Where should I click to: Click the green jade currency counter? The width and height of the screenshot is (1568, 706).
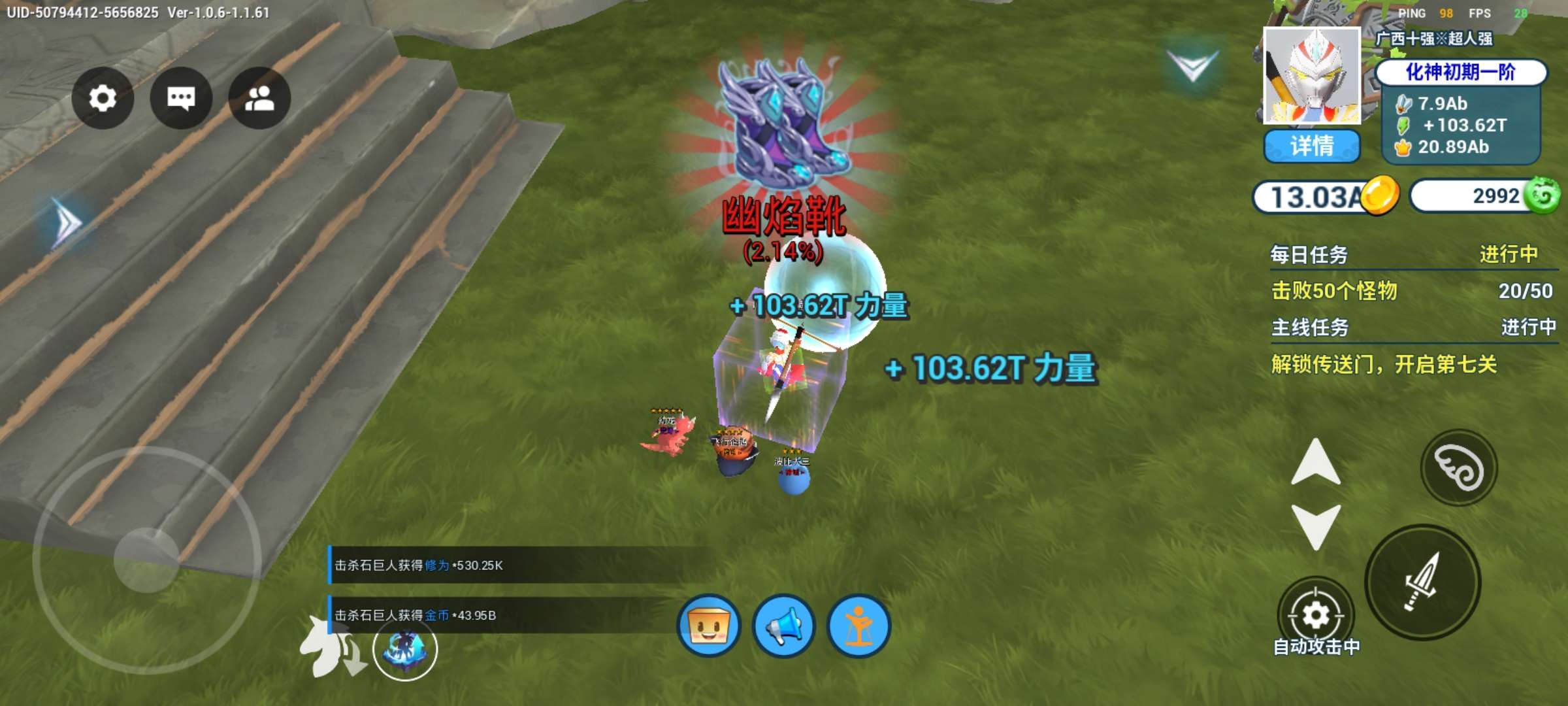click(1483, 195)
